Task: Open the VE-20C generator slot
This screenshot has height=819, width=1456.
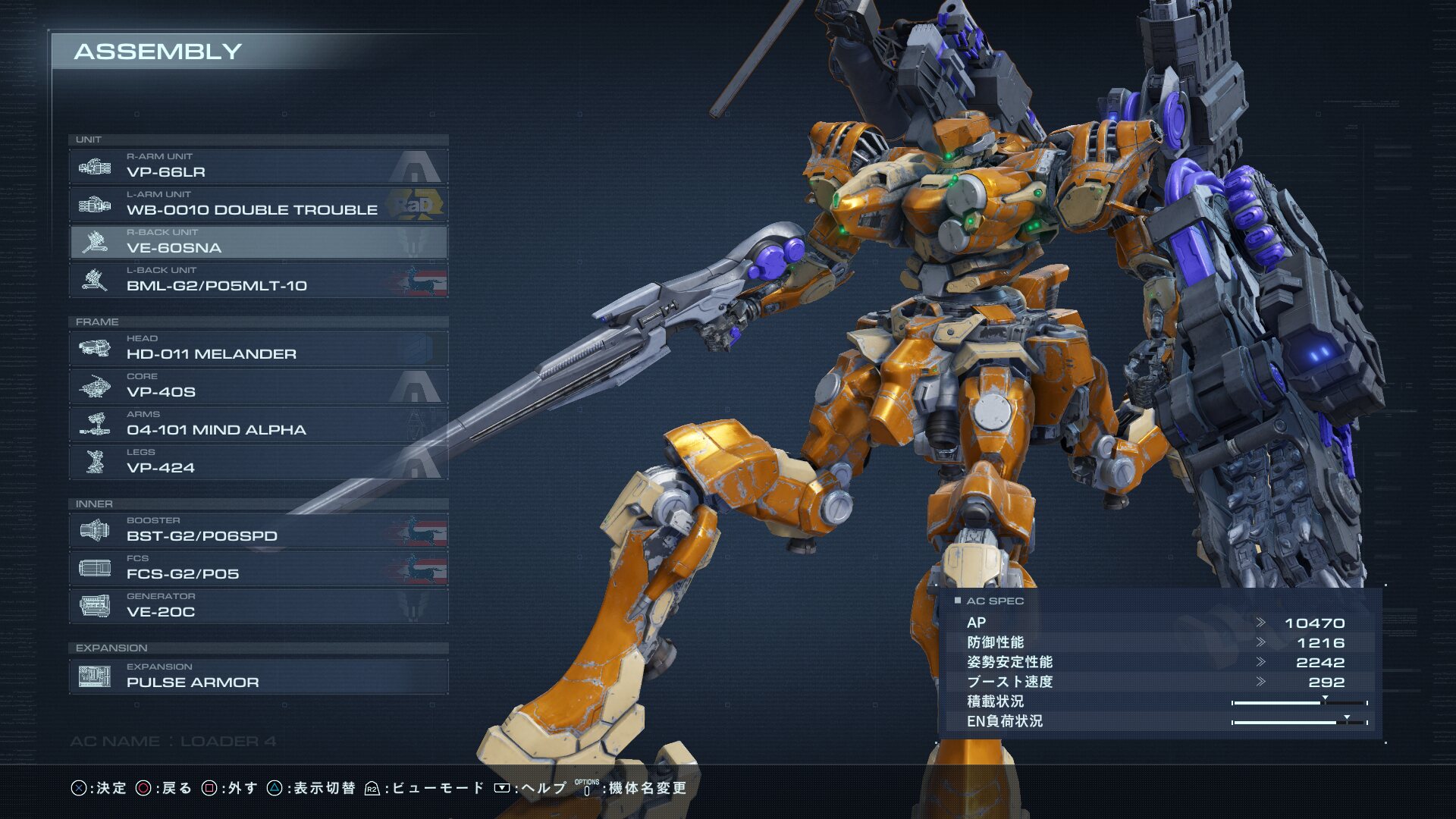Action: pos(258,606)
